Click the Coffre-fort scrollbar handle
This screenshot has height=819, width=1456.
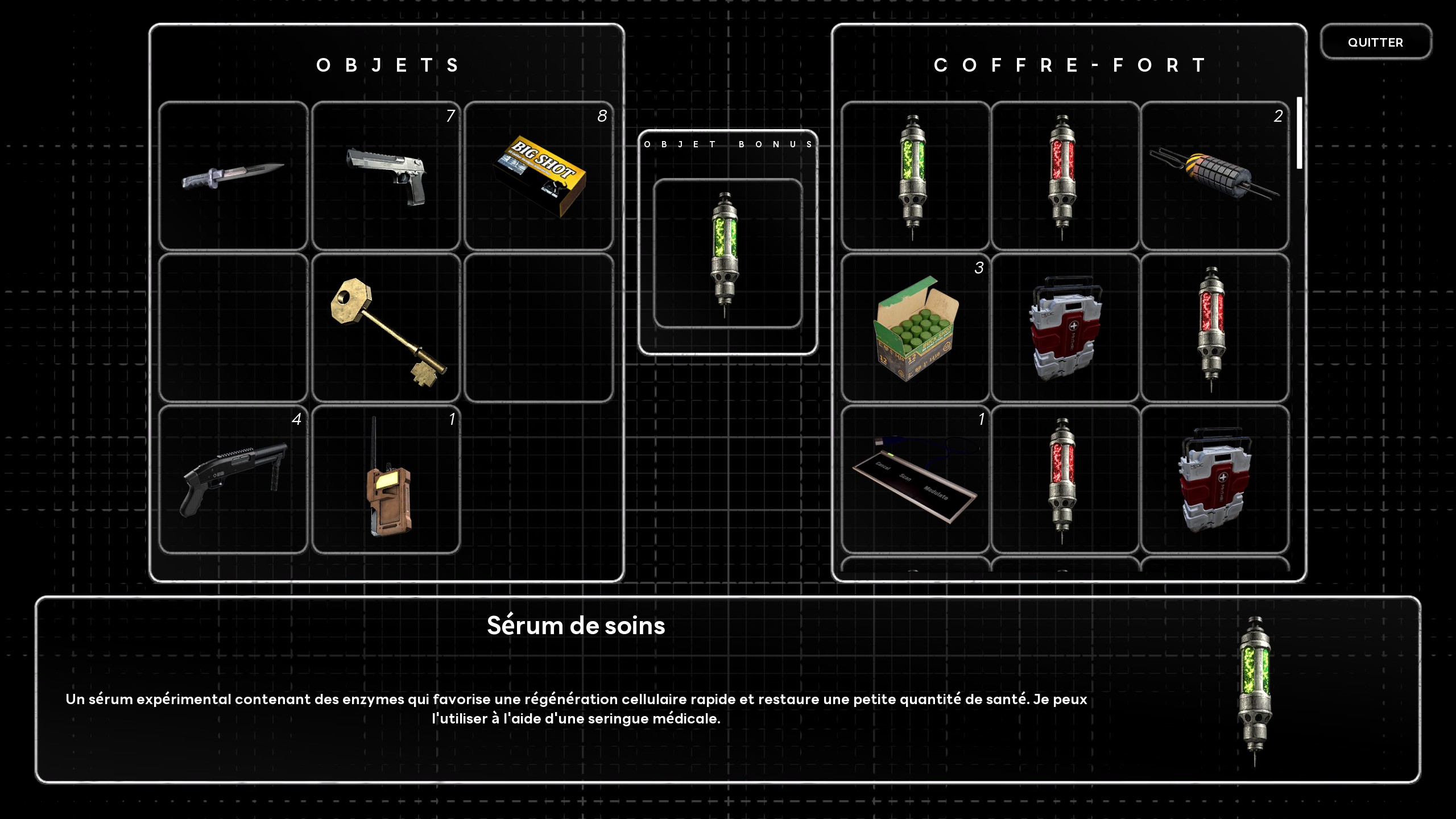click(1299, 133)
